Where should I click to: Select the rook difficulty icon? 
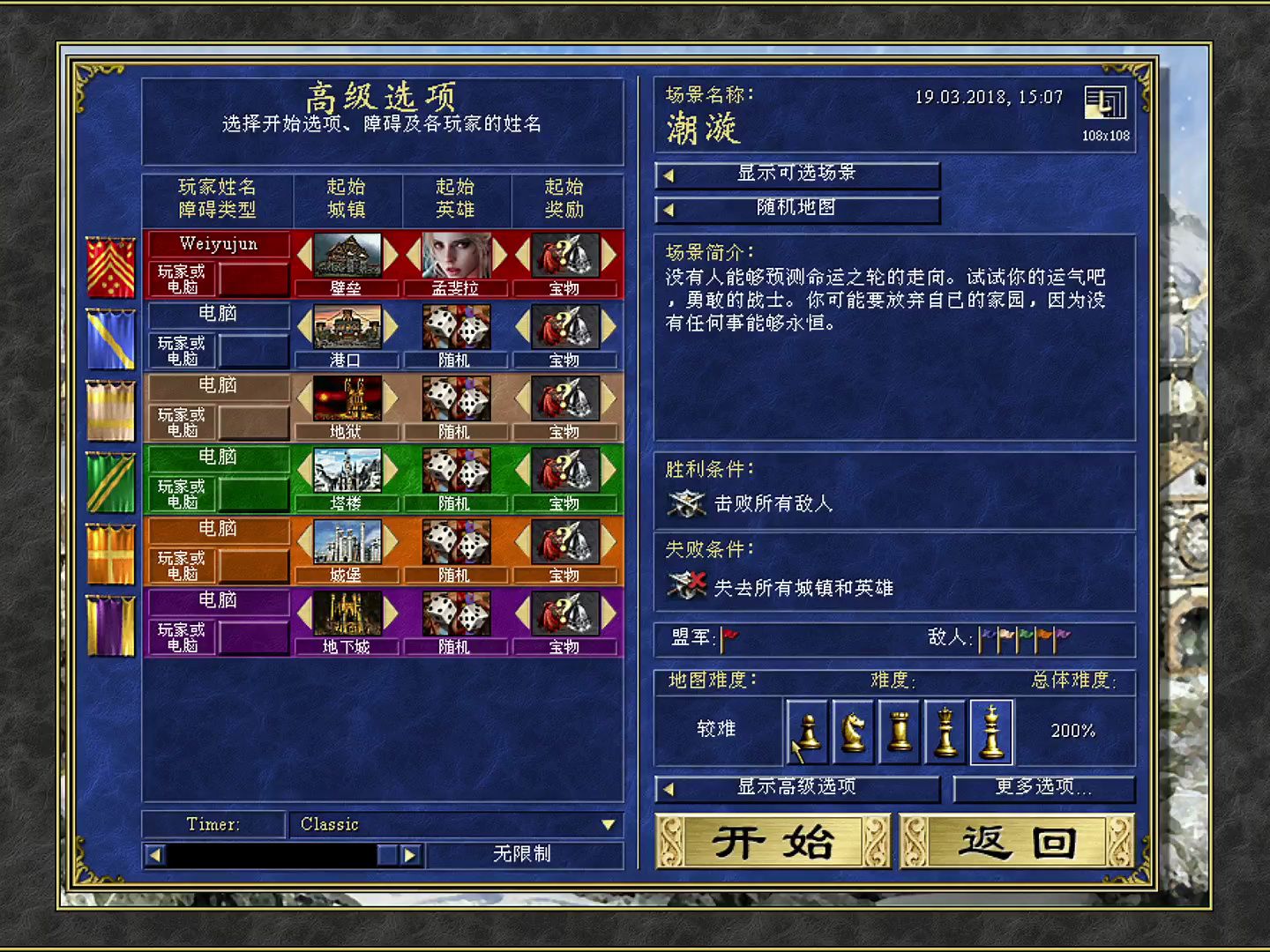coord(898,731)
